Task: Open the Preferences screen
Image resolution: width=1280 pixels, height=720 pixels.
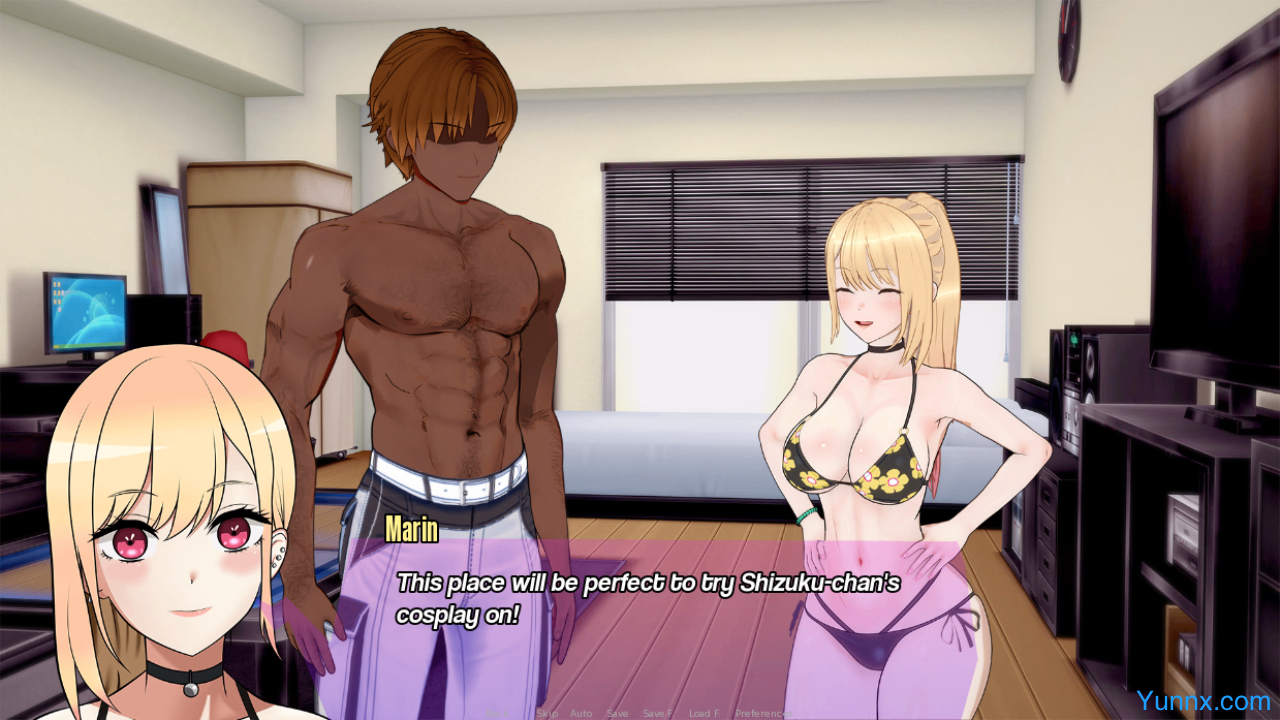Action: [x=765, y=713]
